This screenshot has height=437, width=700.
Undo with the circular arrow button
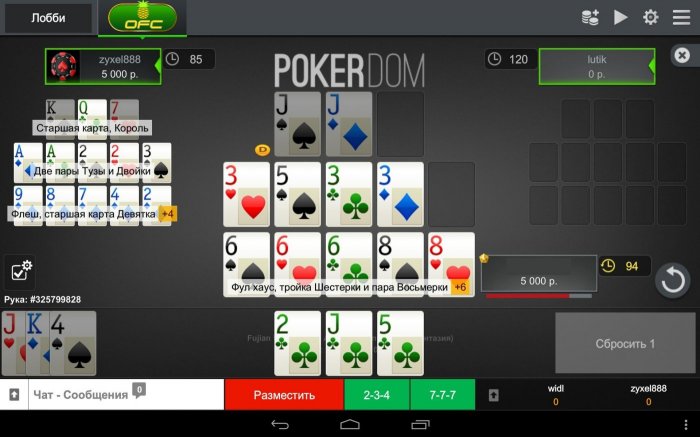(673, 280)
